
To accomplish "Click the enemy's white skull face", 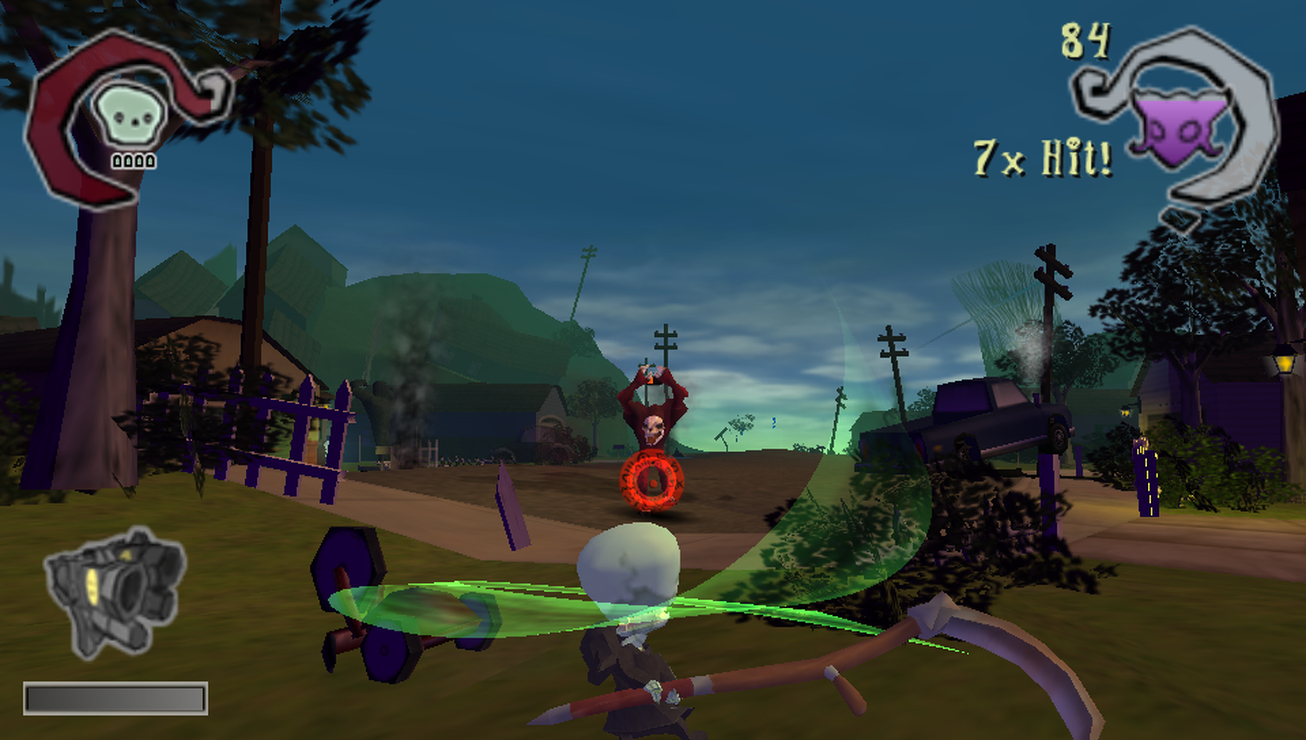I will pos(652,430).
